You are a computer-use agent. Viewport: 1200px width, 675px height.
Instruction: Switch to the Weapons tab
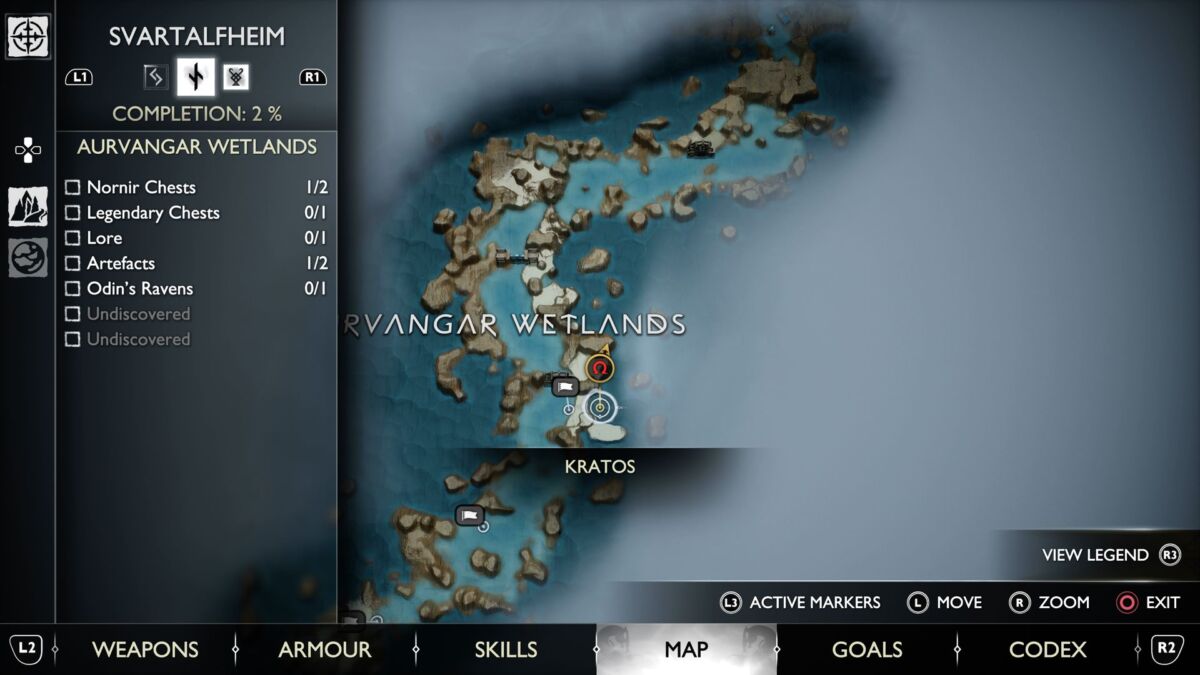coord(145,649)
